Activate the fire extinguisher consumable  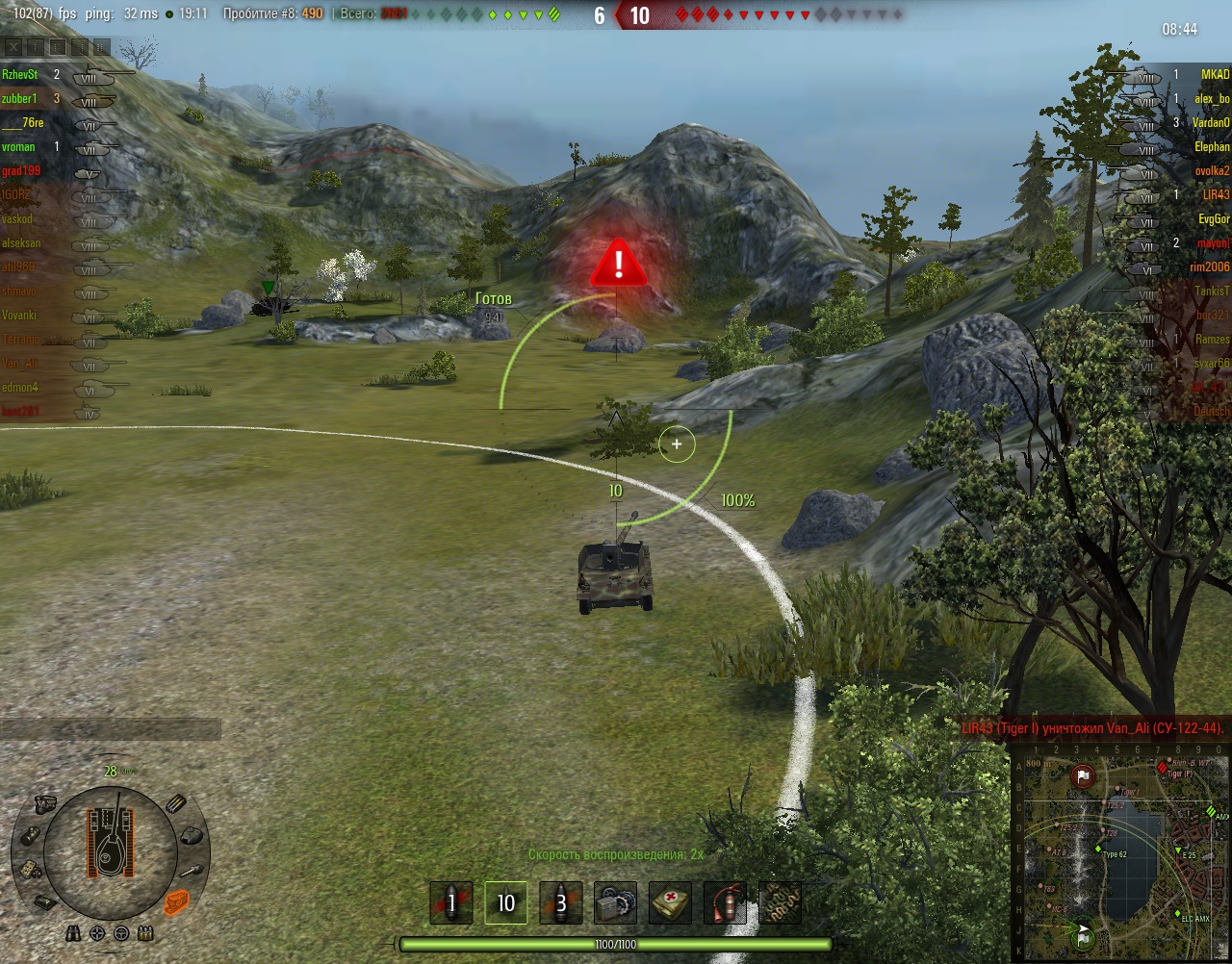coord(725,903)
